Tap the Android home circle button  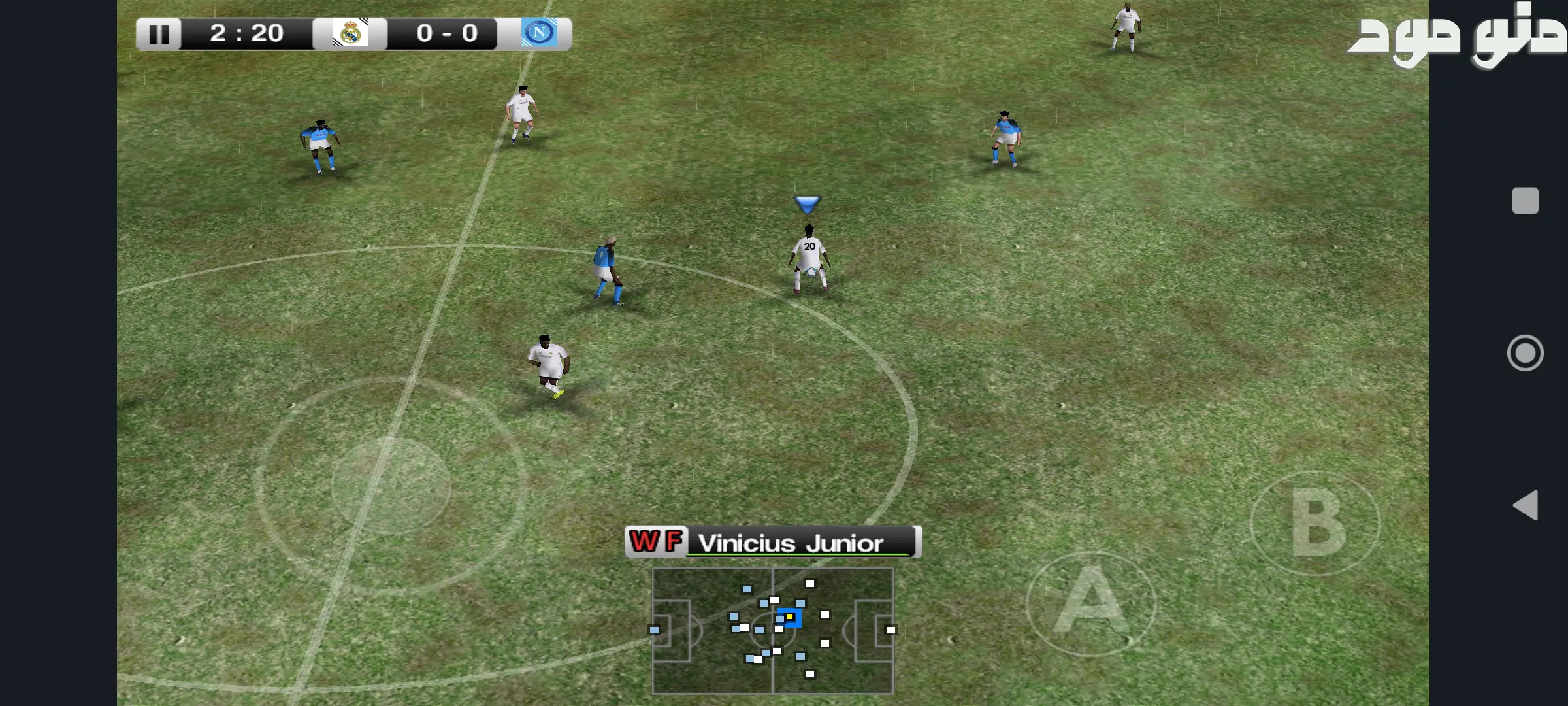pyautogui.click(x=1526, y=353)
